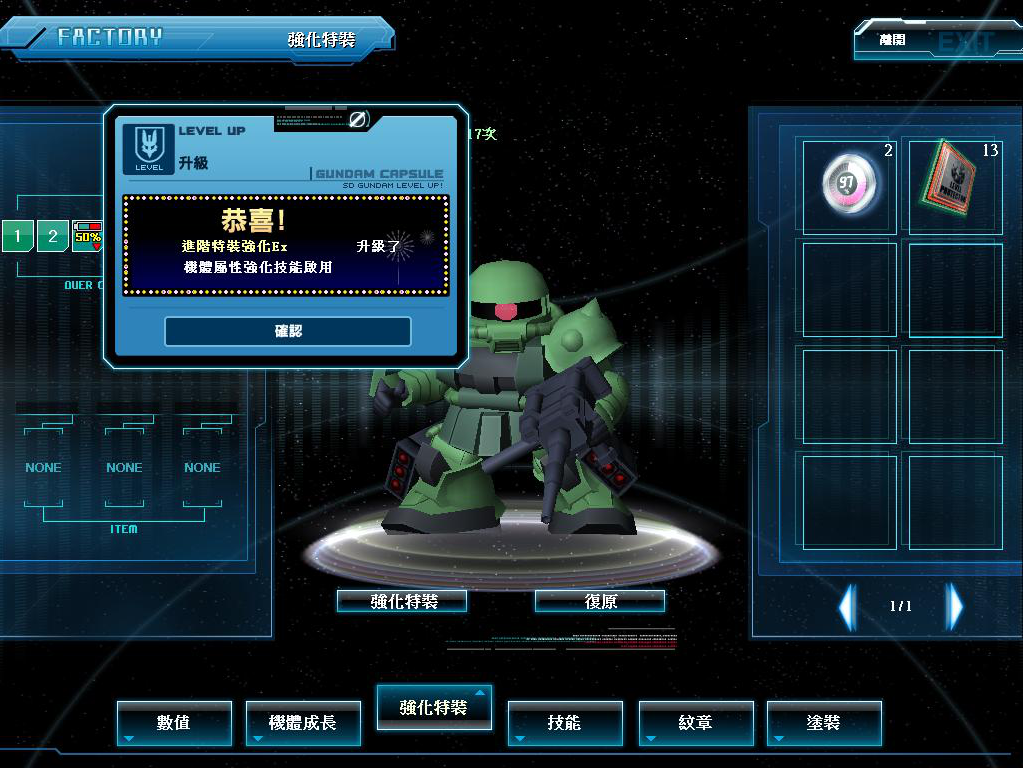
Task: Go to the previous inventory page arrow
Action: [848, 606]
